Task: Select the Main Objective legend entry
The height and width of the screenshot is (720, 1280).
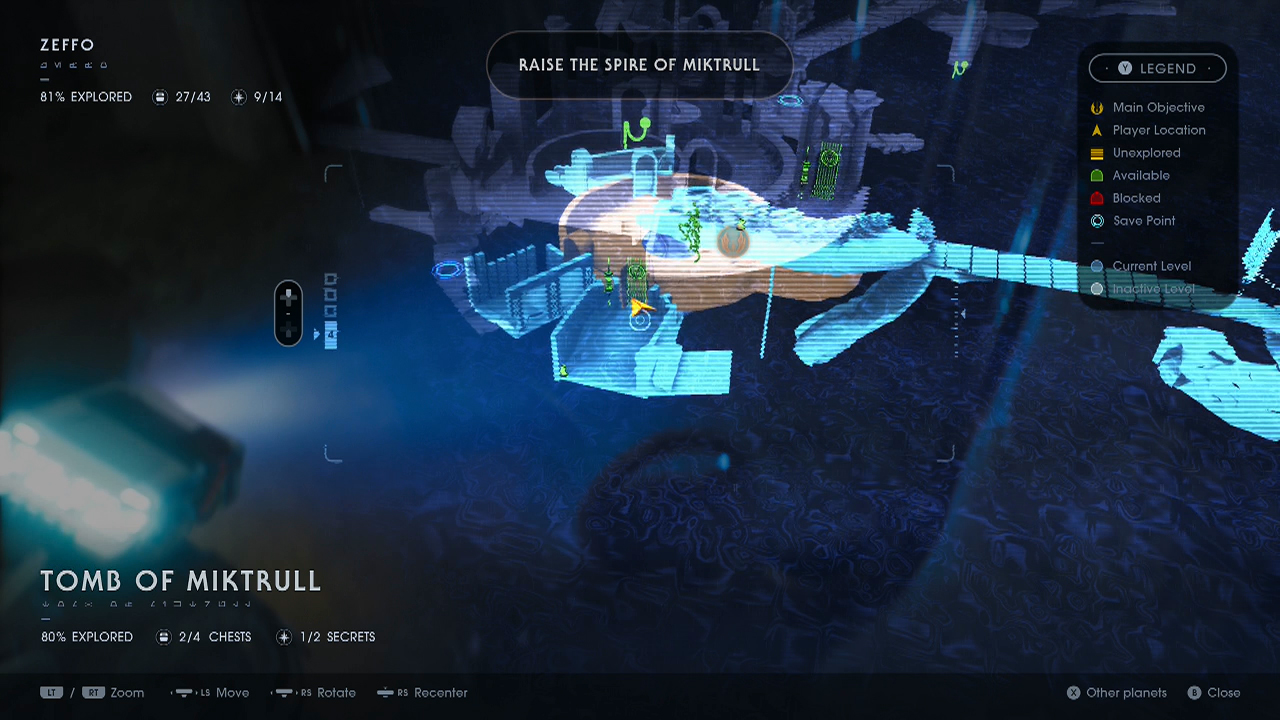Action: [x=1158, y=107]
